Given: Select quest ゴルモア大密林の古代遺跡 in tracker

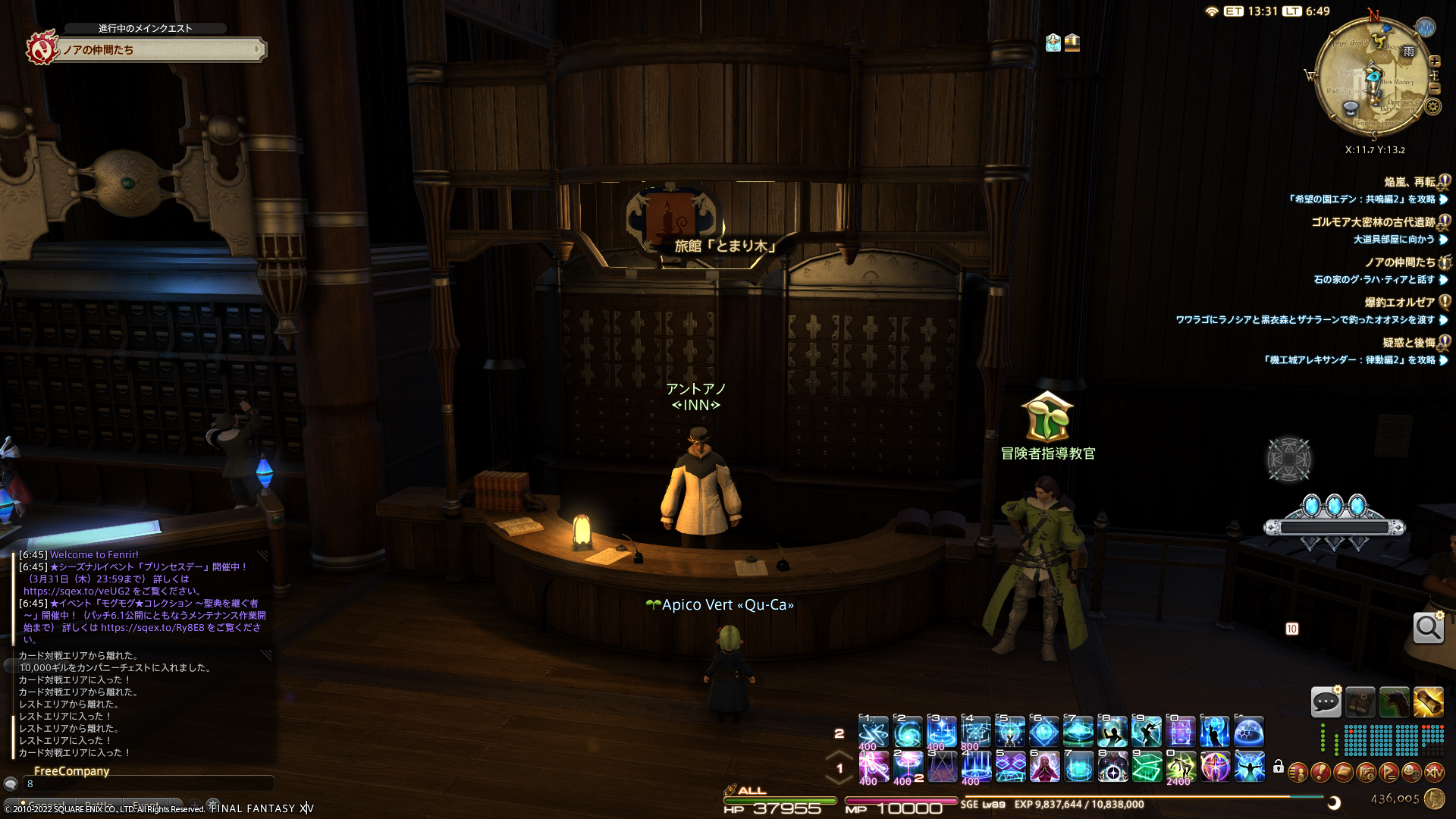Looking at the screenshot, I should pyautogui.click(x=1373, y=222).
